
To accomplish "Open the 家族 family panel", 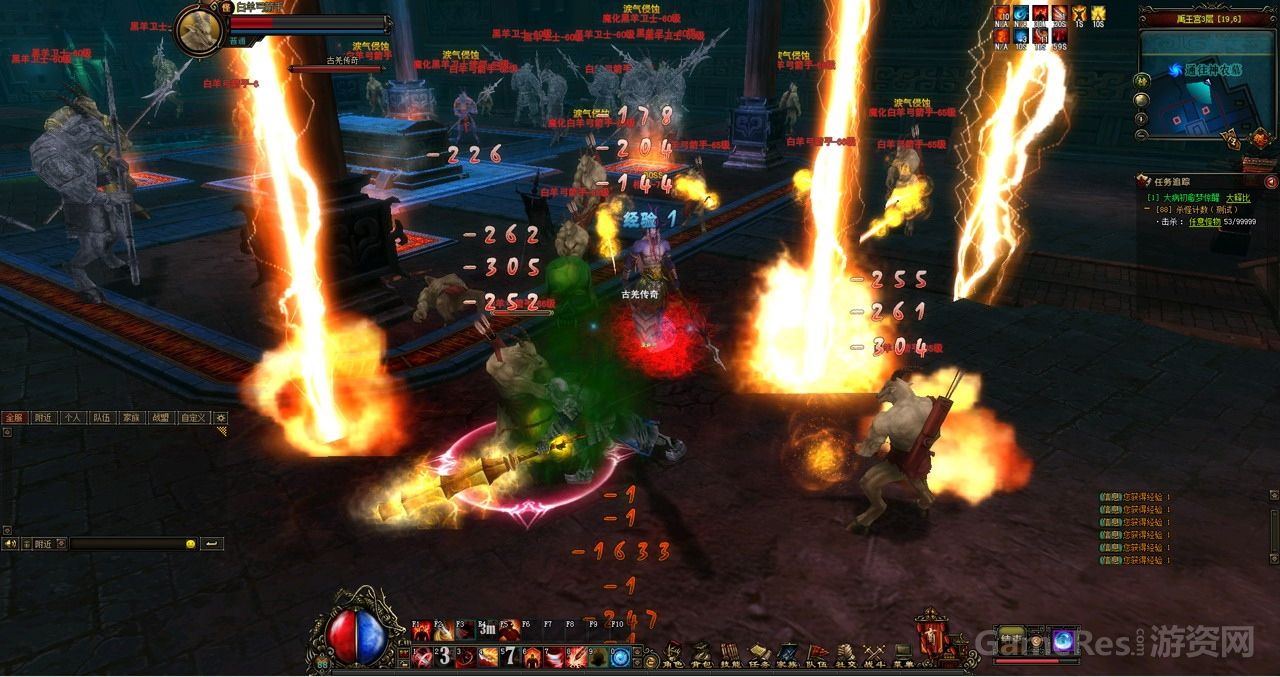I will coord(789,656).
